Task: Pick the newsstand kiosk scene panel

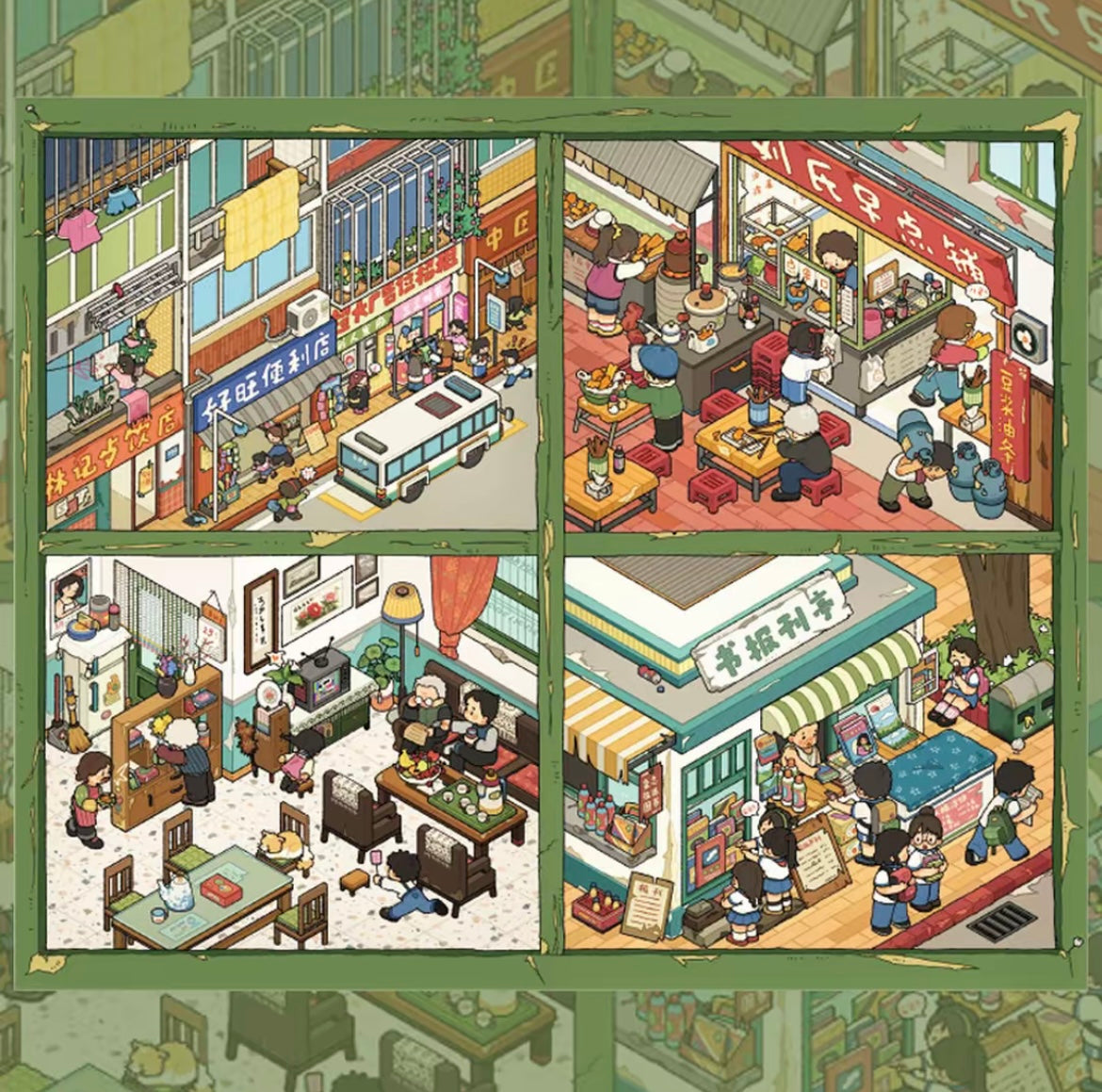Action: (x=808, y=751)
